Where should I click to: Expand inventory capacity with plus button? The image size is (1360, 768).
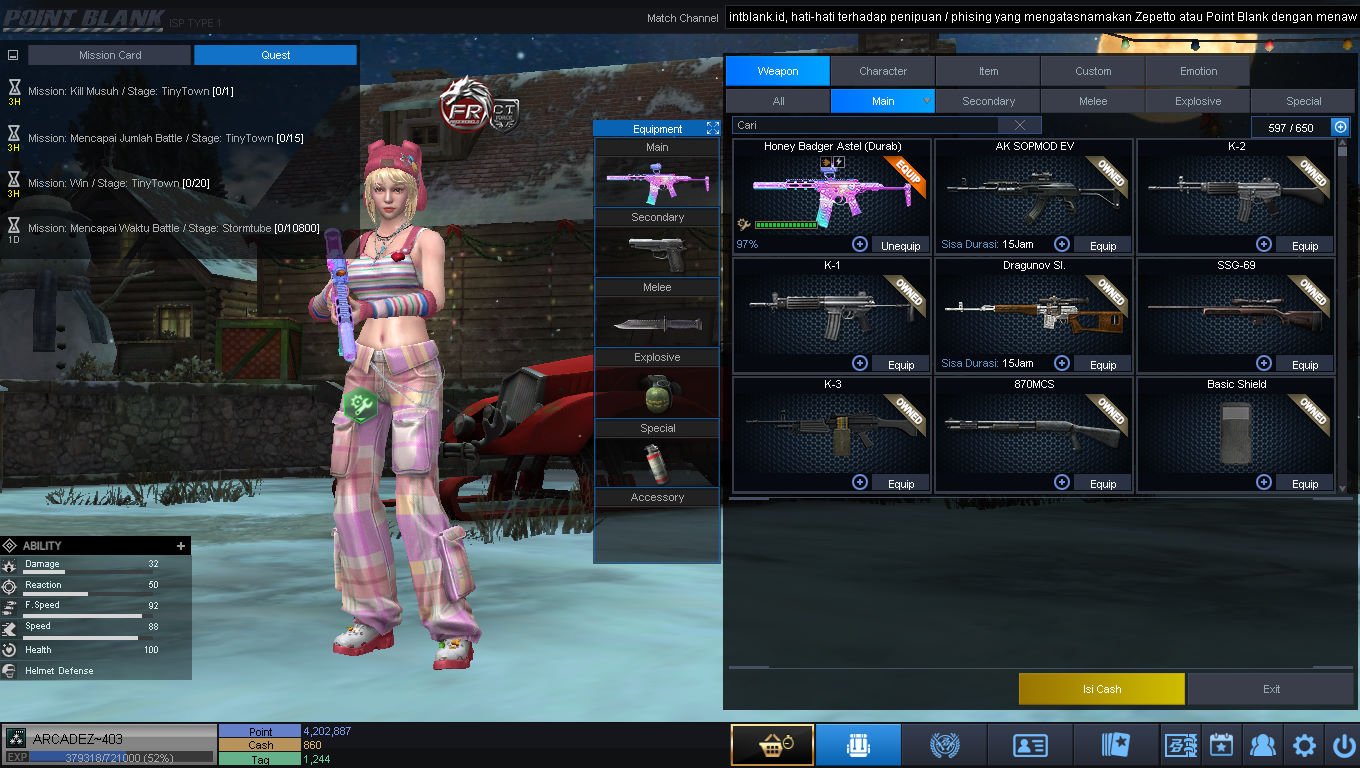tap(1340, 127)
